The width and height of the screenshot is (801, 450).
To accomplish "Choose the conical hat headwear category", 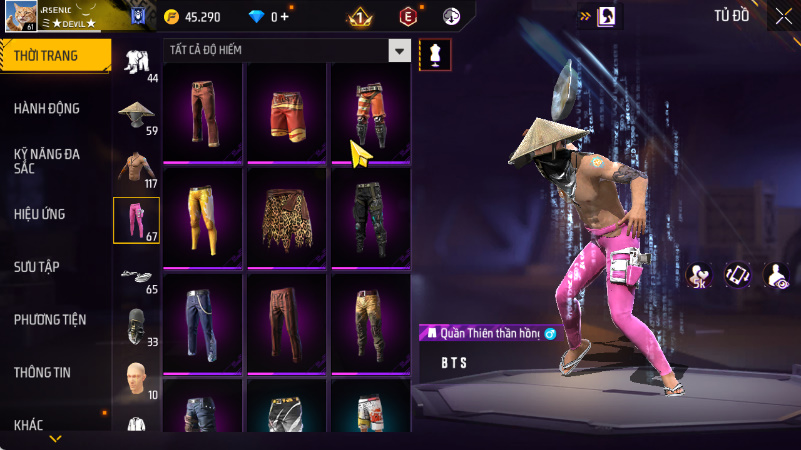I will [137, 113].
